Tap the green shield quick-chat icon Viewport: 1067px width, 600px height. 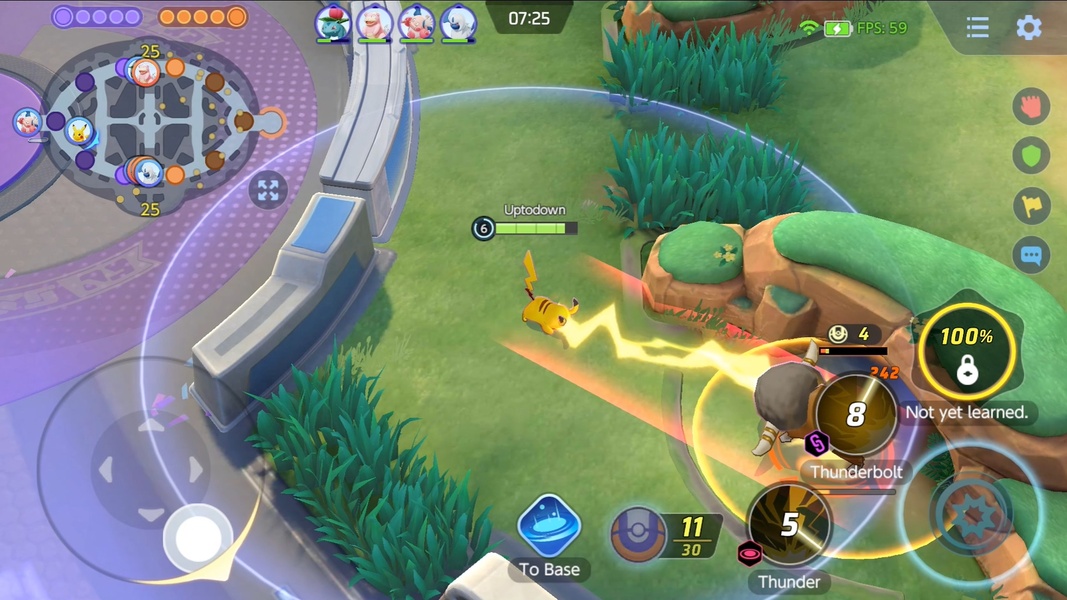(x=1031, y=156)
